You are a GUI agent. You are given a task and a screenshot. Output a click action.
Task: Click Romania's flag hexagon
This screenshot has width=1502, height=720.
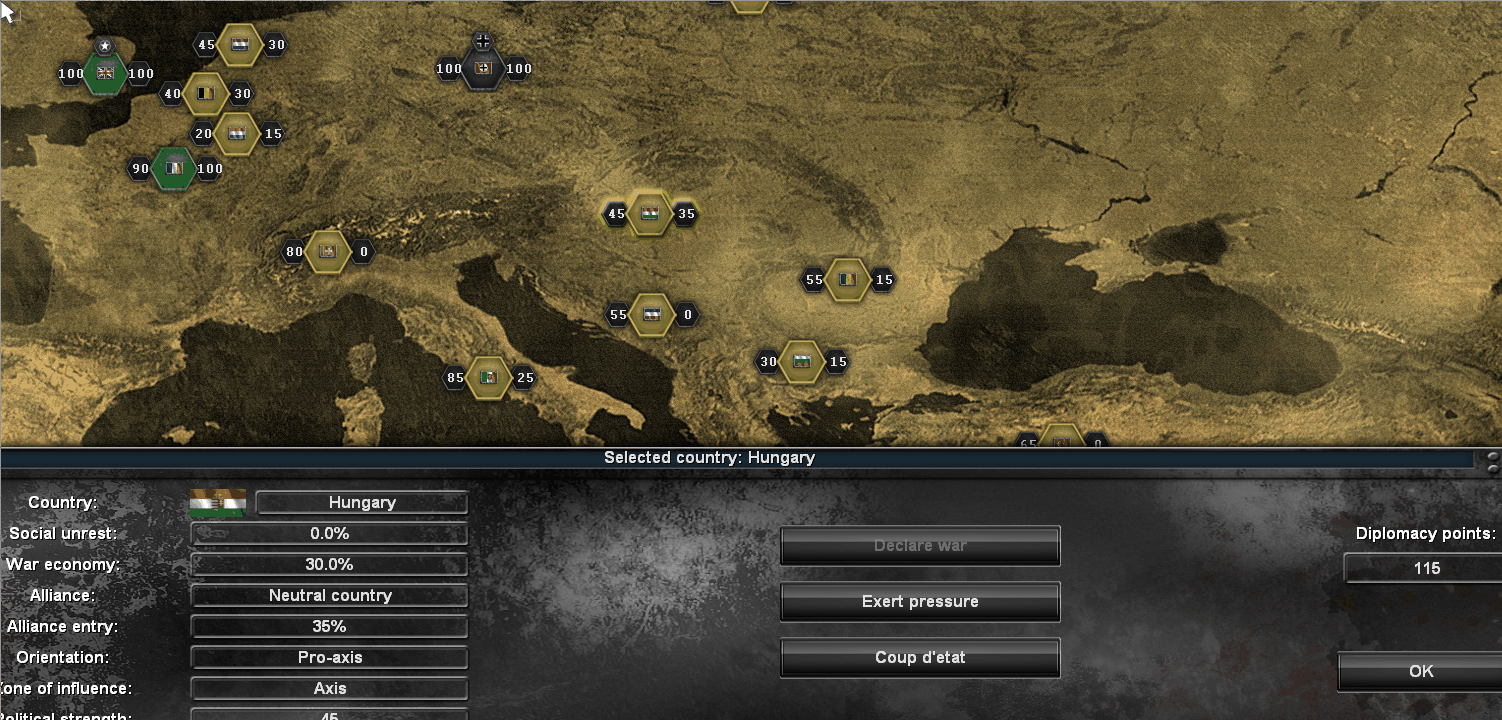point(847,280)
